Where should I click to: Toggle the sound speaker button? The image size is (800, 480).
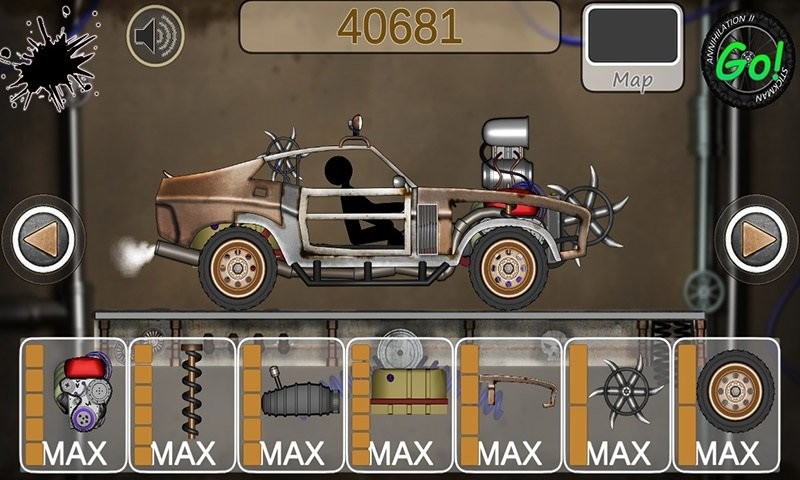155,36
